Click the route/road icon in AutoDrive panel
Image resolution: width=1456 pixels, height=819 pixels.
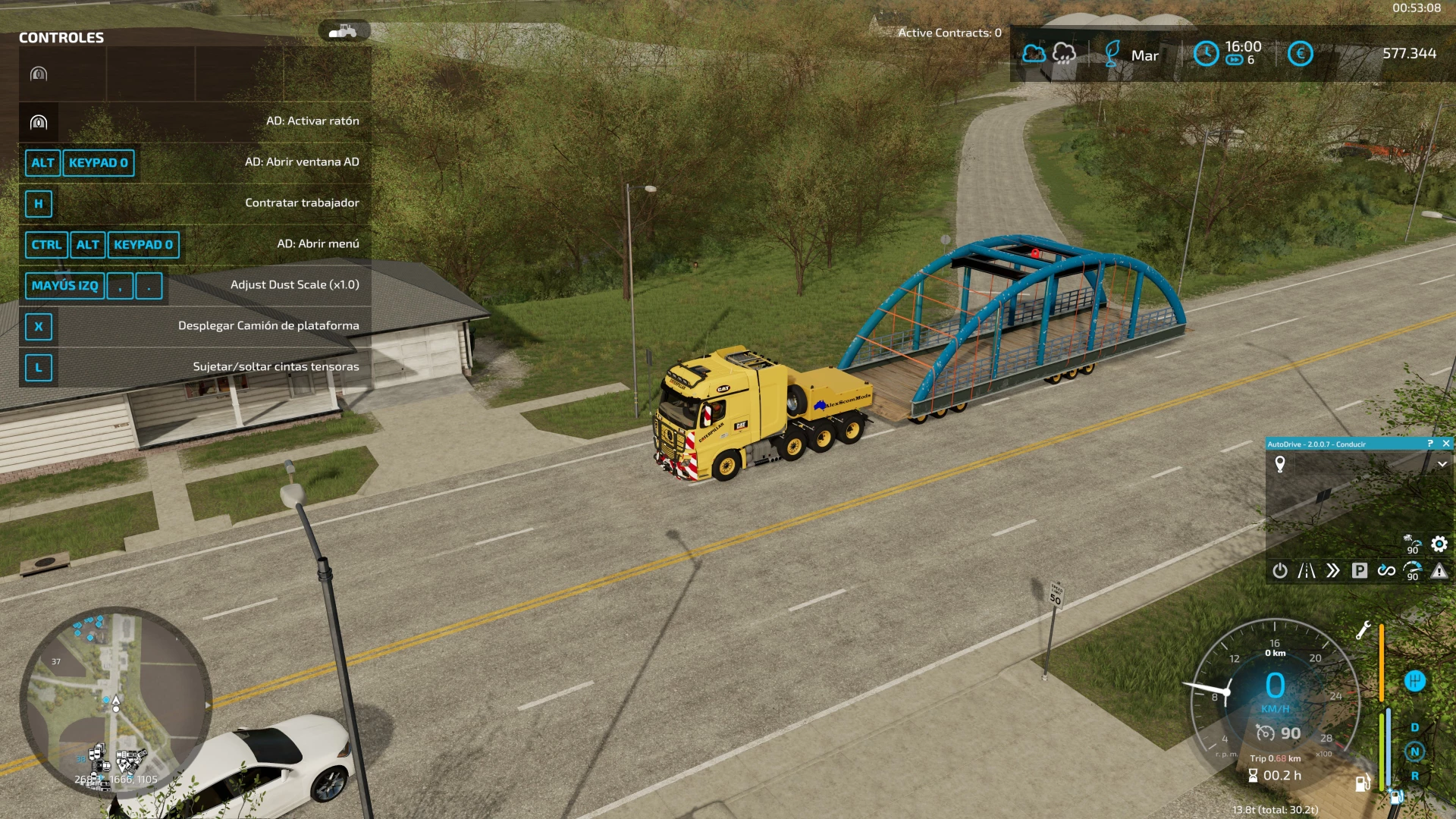click(x=1307, y=572)
